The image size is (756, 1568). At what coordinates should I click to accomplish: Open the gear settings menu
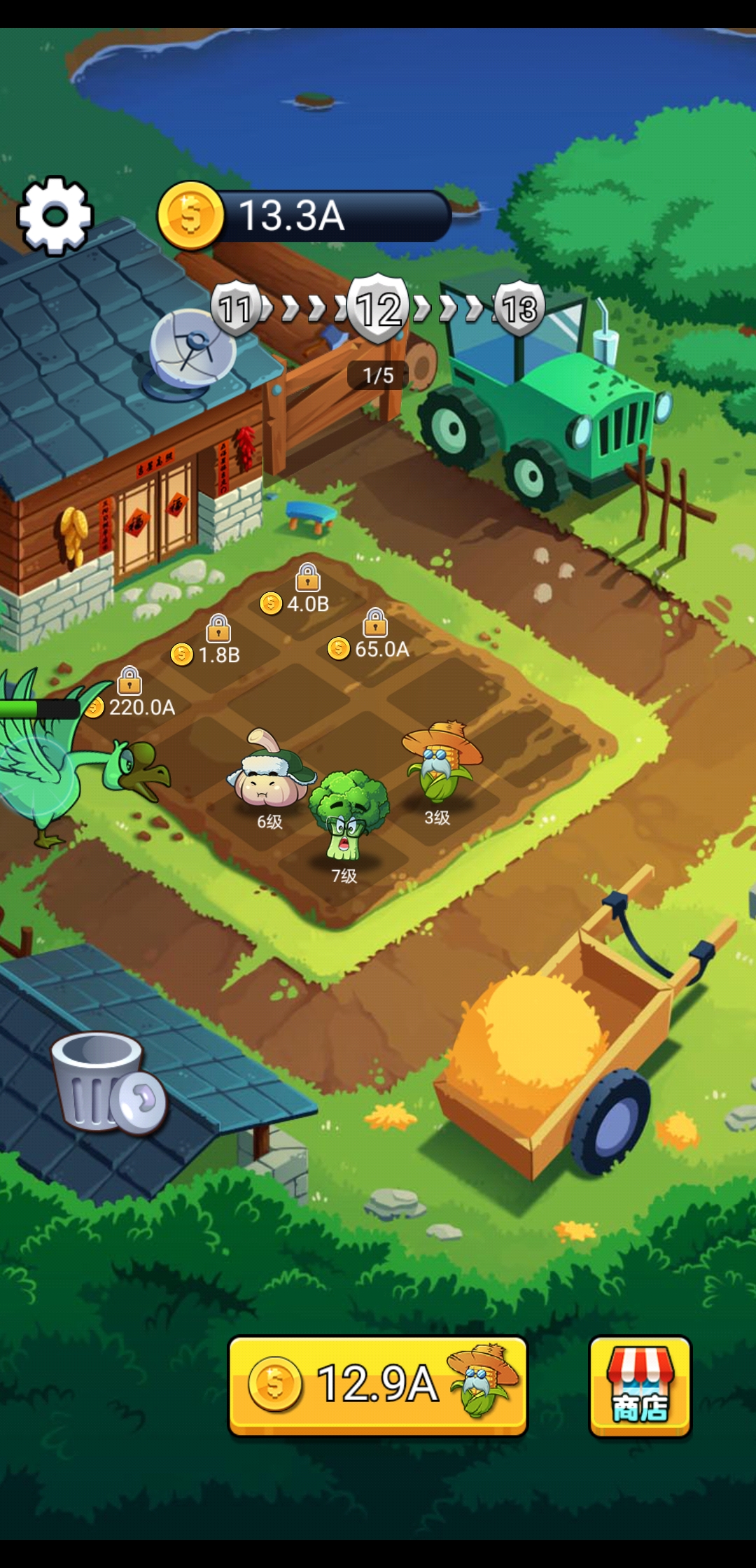point(55,215)
